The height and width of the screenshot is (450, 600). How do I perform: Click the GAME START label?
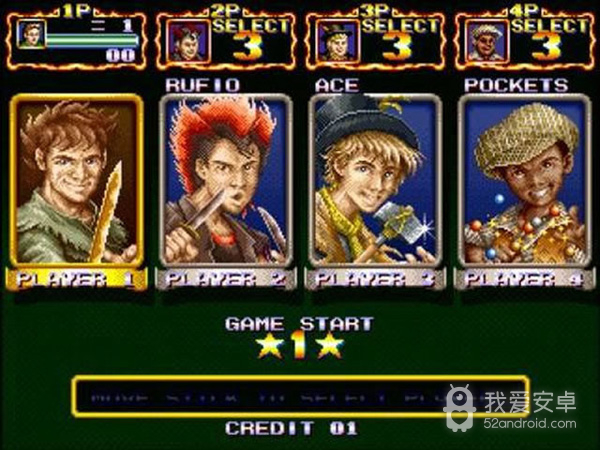click(x=299, y=324)
